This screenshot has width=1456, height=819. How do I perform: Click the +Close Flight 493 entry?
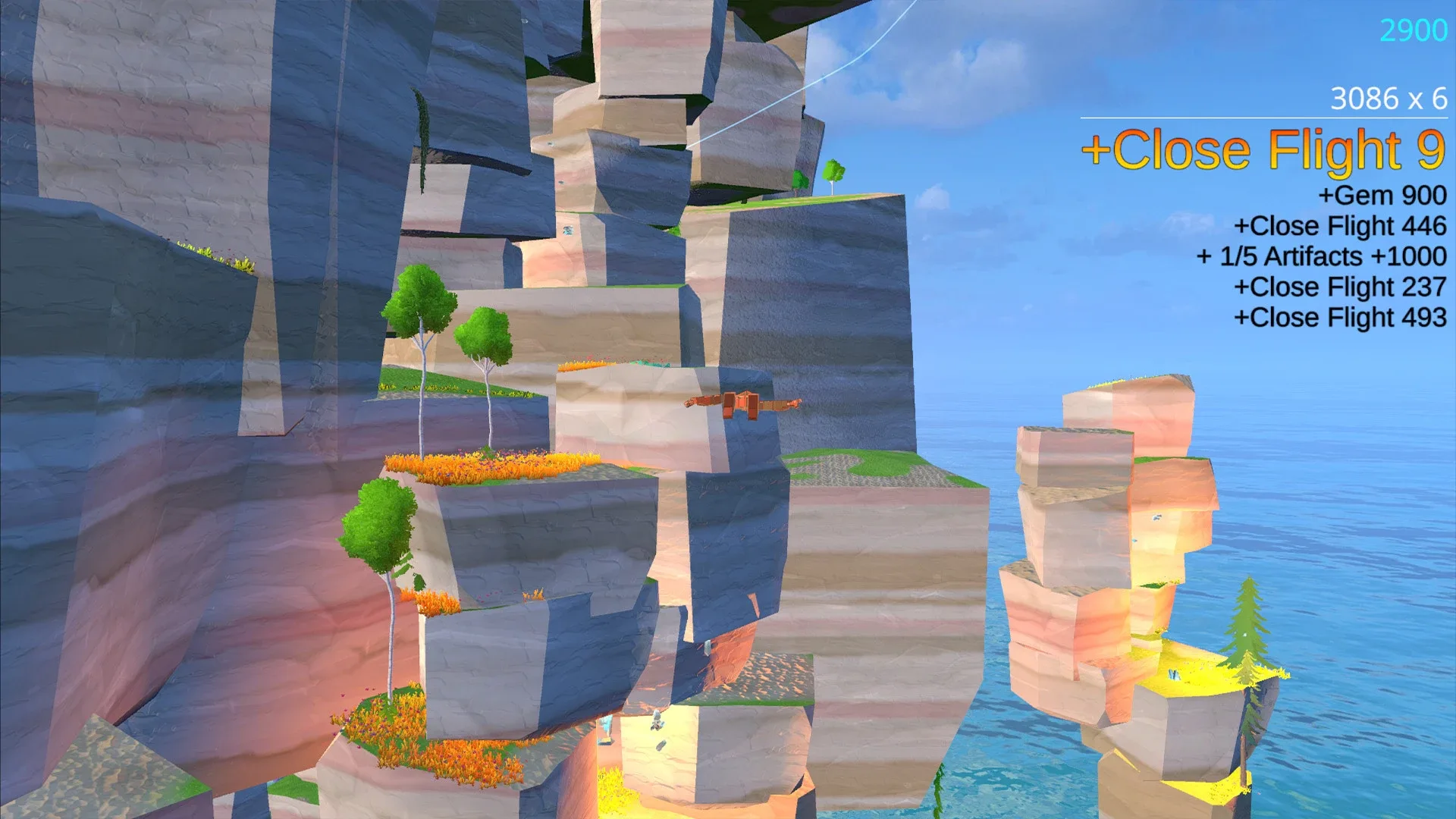(1341, 317)
